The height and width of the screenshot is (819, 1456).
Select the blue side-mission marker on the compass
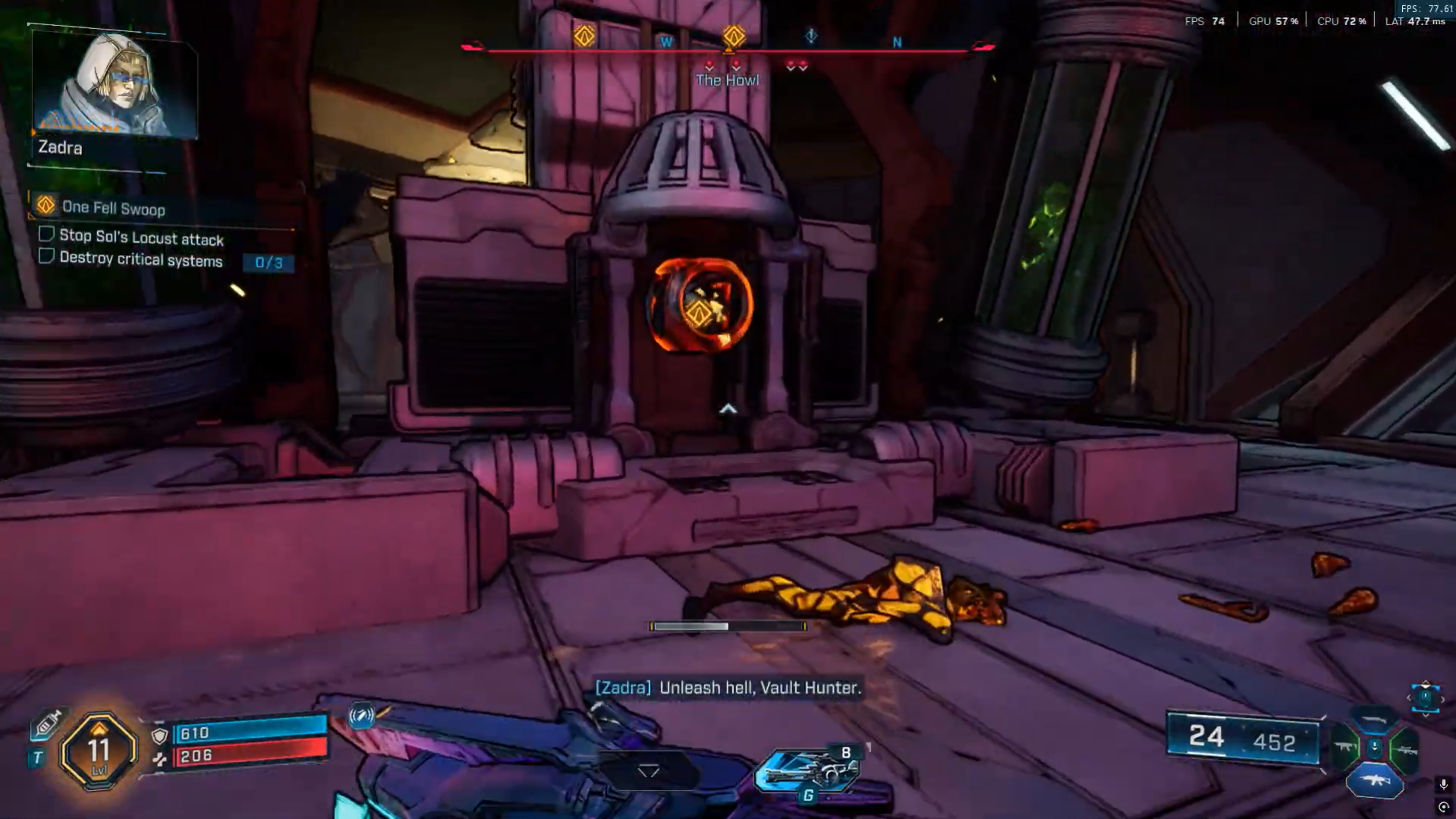click(x=811, y=36)
